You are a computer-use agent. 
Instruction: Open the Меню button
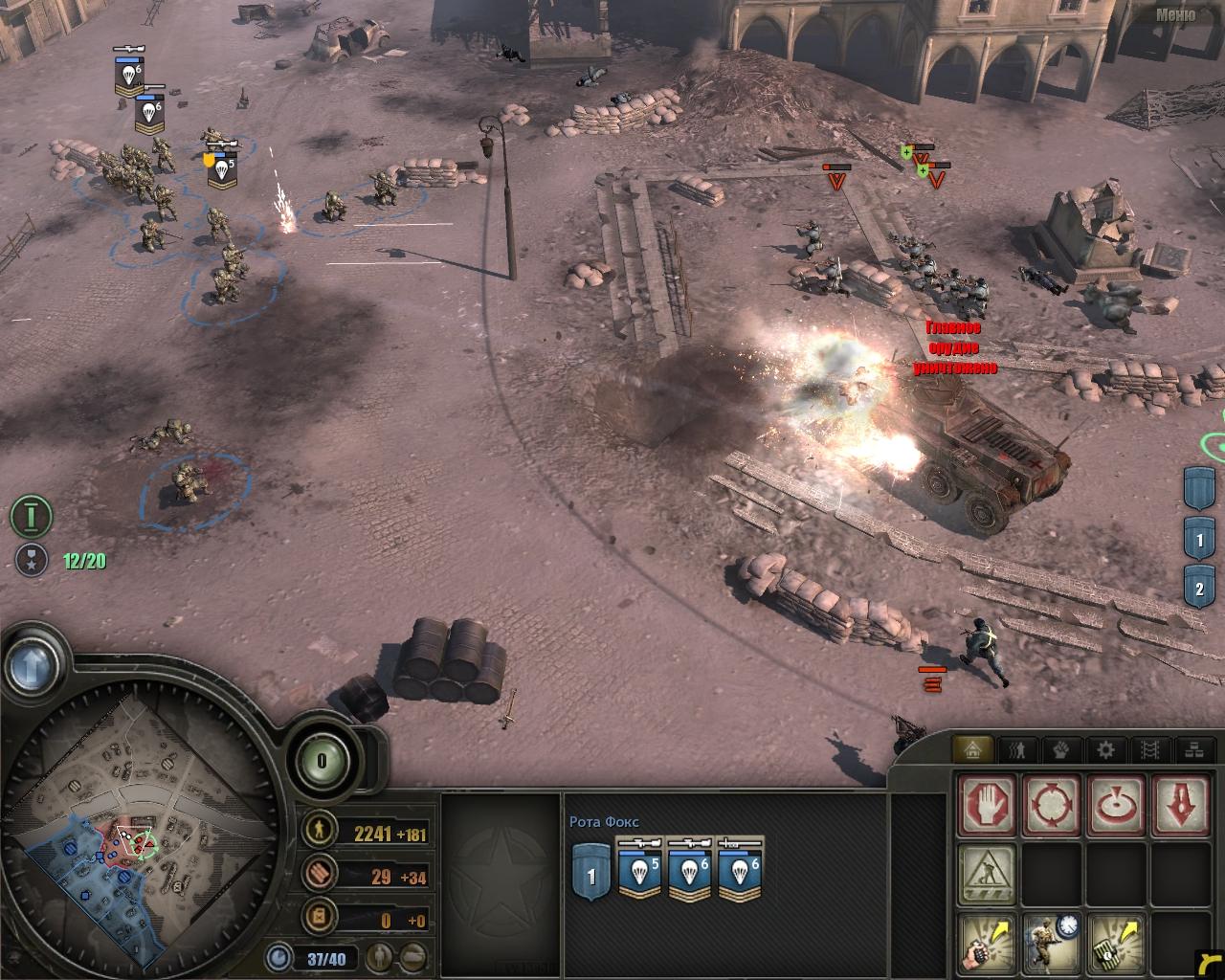pyautogui.click(x=1174, y=13)
